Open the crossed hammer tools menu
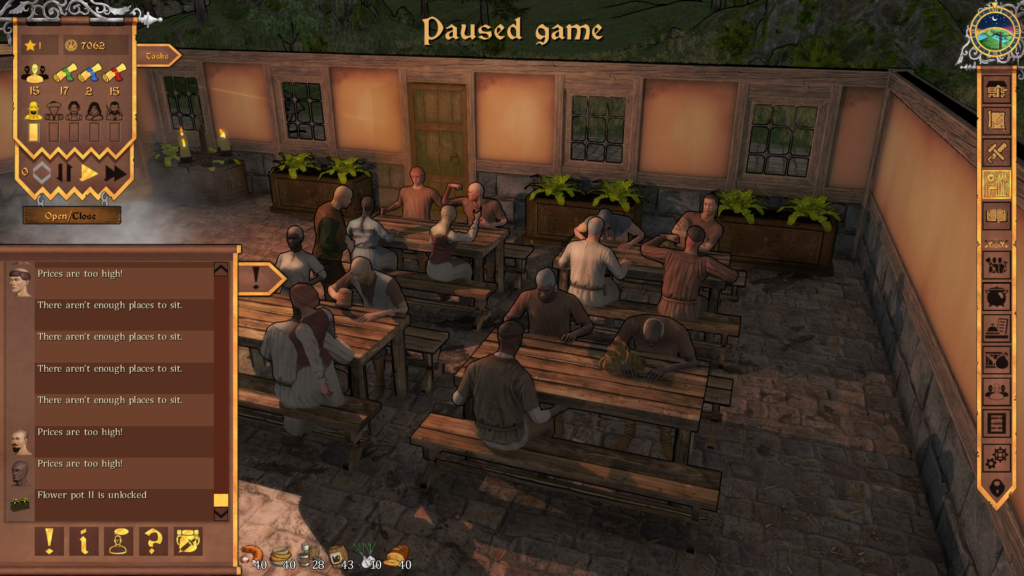This screenshot has width=1024, height=576. pos(996,153)
